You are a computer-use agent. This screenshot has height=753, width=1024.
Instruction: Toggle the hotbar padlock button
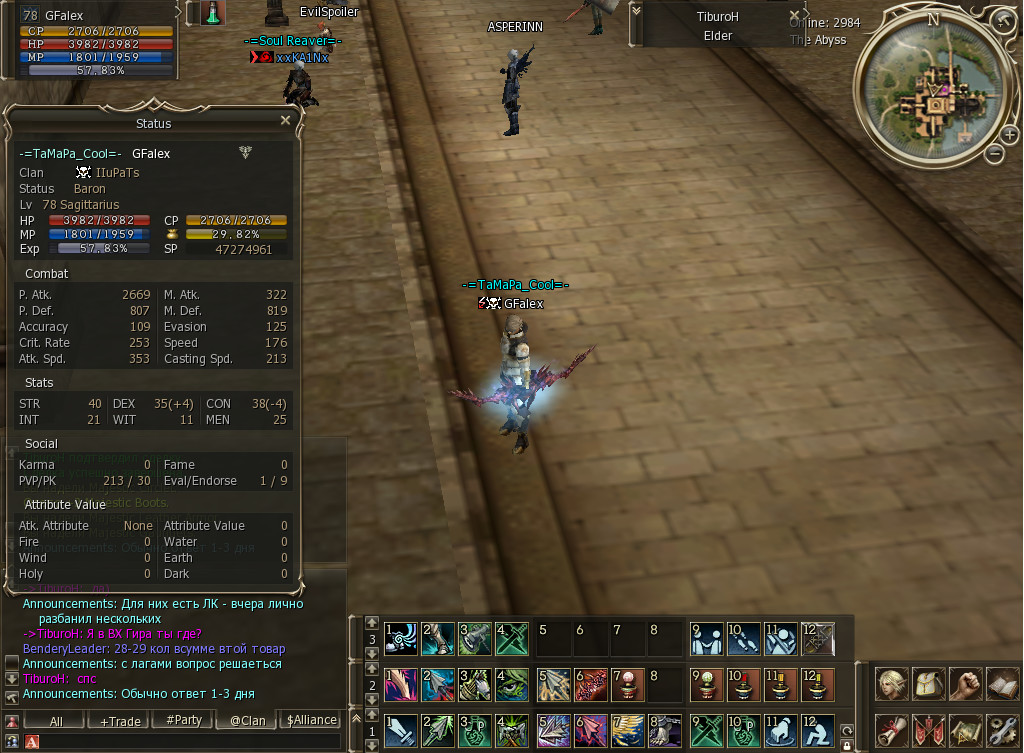[847, 744]
